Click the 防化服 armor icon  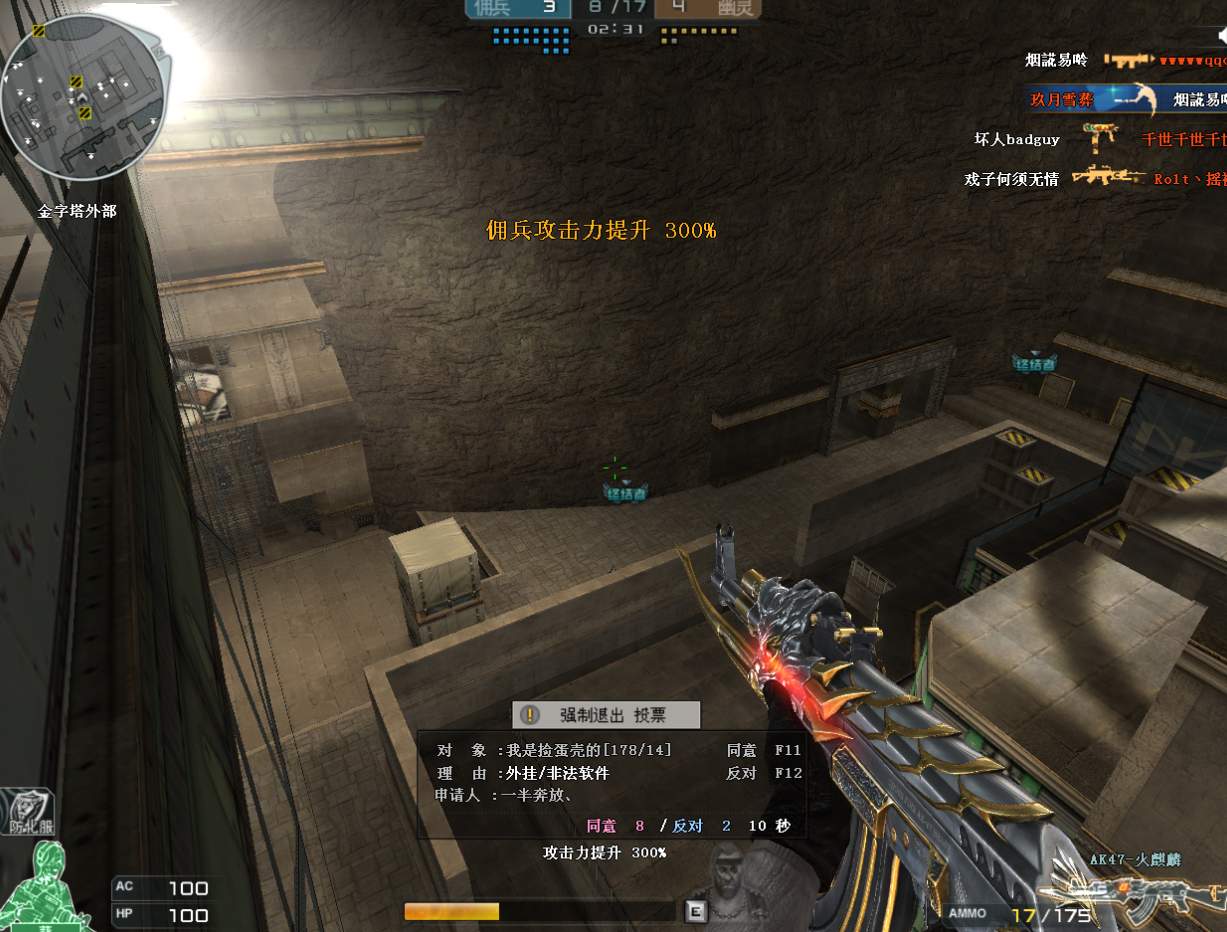[x=28, y=811]
